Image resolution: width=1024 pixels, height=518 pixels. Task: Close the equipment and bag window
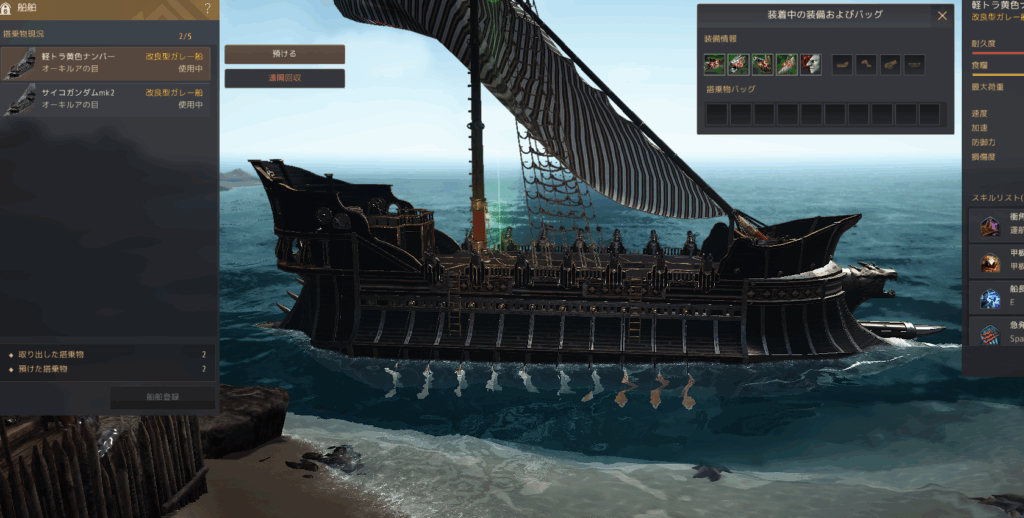tap(942, 15)
